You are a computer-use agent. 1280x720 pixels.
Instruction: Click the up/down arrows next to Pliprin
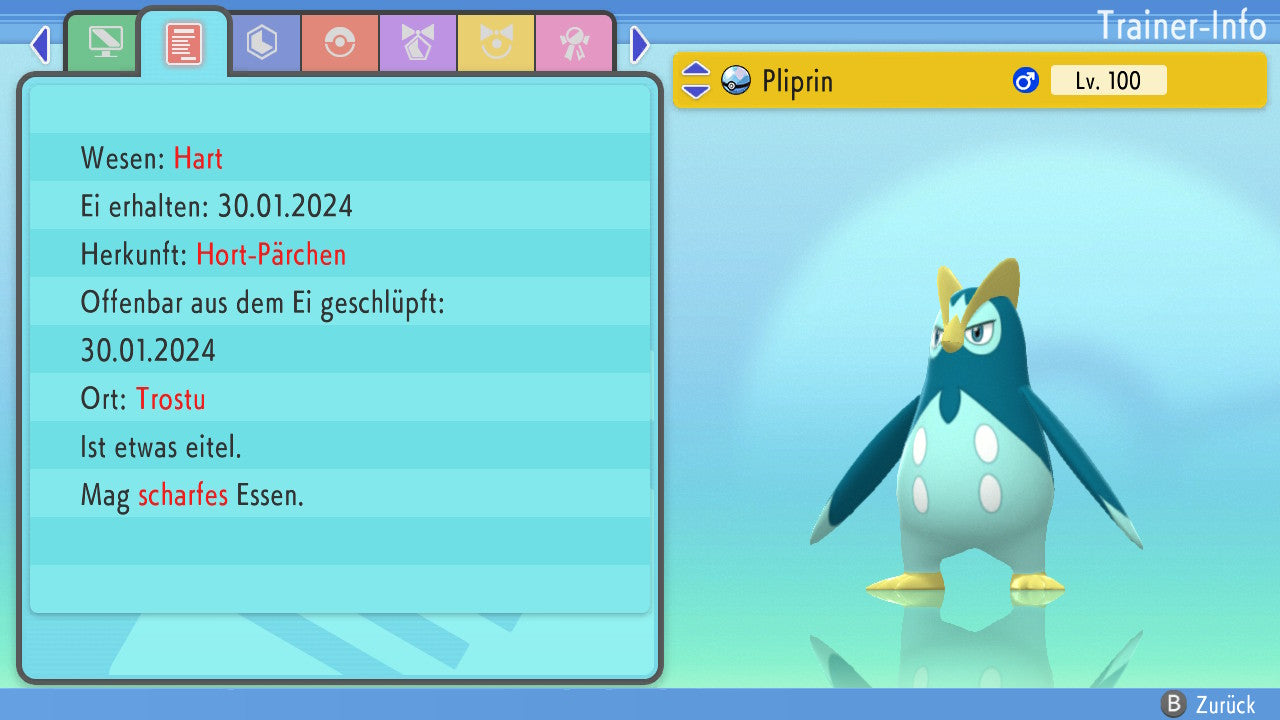pyautogui.click(x=696, y=80)
